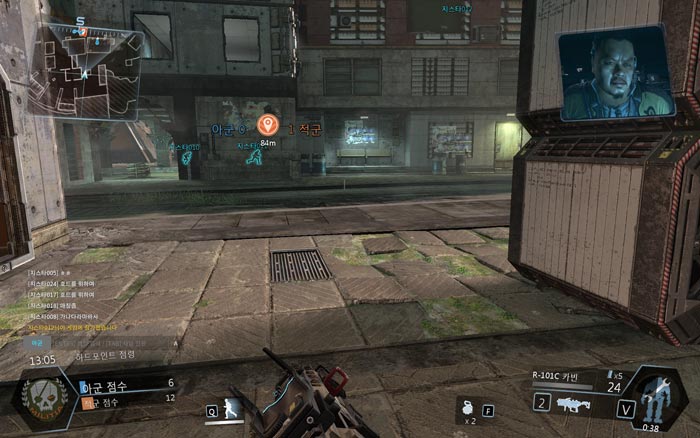
Task: Click the Titan build status icon
Action: pos(653,397)
